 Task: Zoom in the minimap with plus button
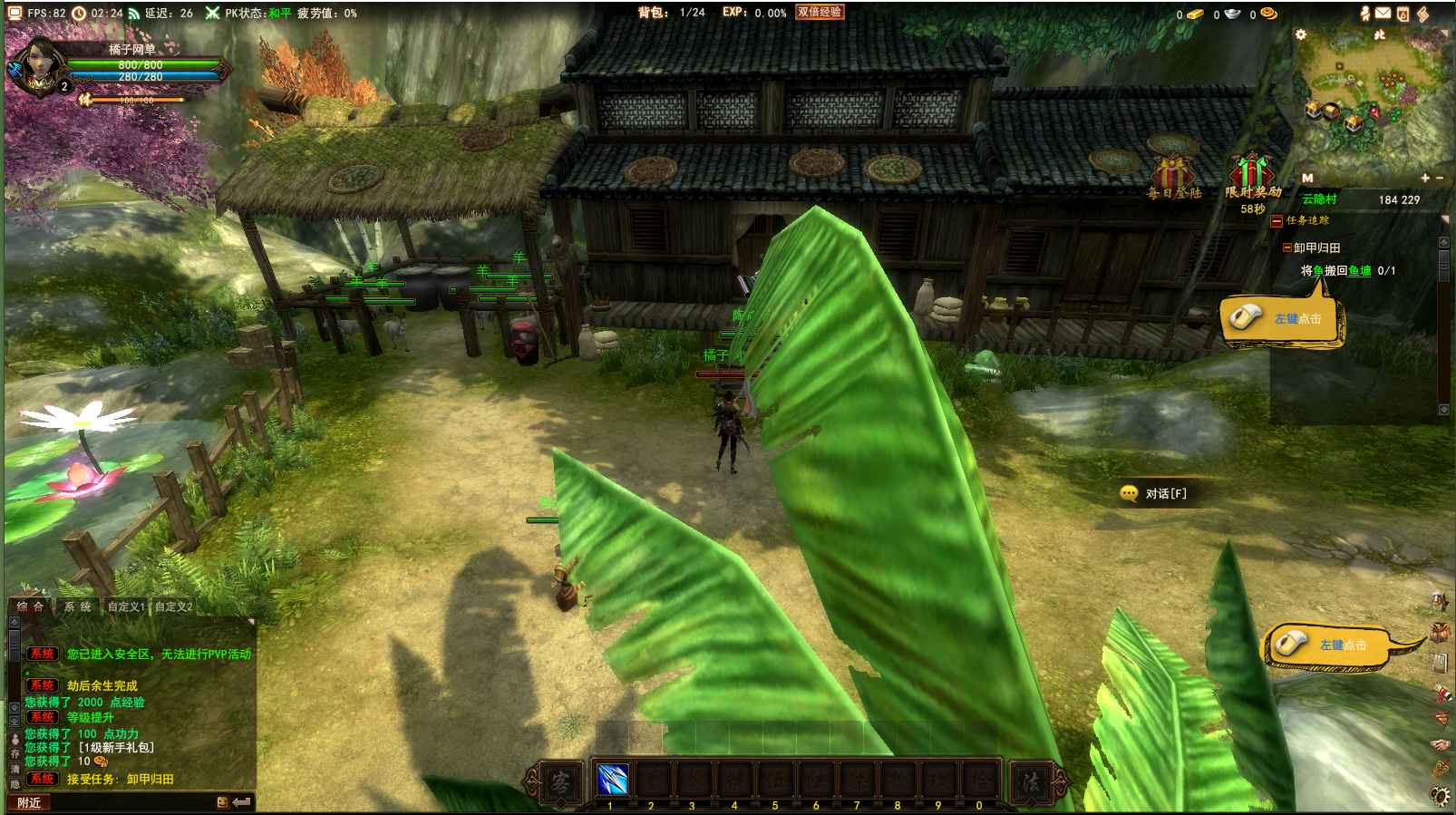click(1425, 179)
